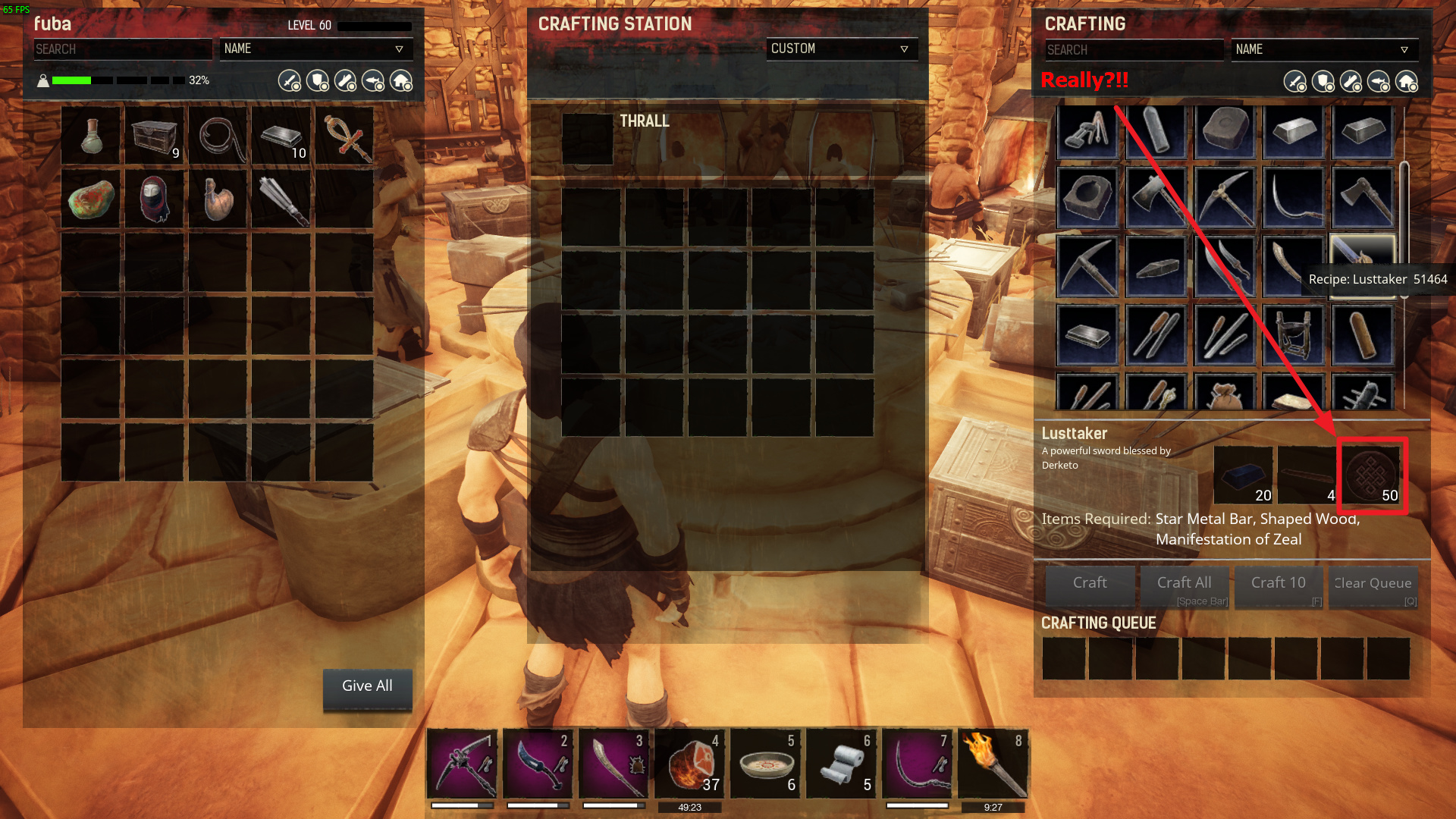Click the Manifestation of Zeal ingredient

[1371, 475]
